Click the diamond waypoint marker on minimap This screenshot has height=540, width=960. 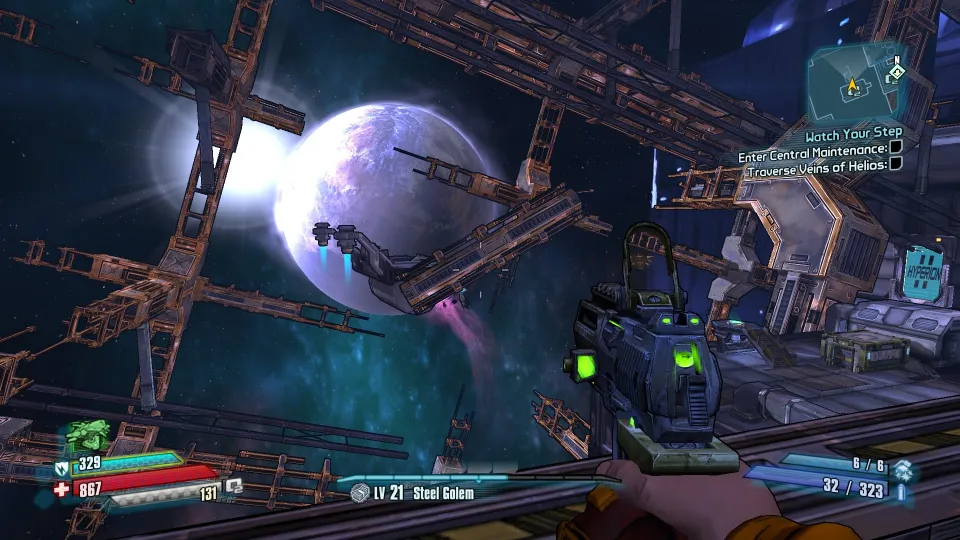(897, 72)
